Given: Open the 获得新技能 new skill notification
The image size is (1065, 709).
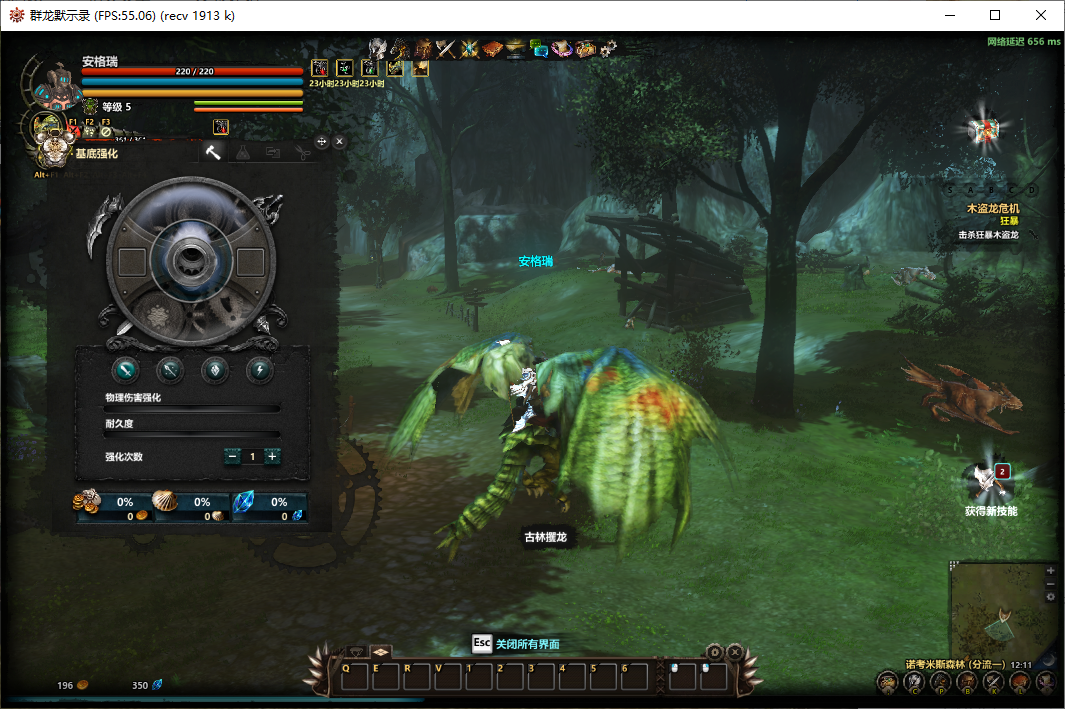Looking at the screenshot, I should click(990, 483).
